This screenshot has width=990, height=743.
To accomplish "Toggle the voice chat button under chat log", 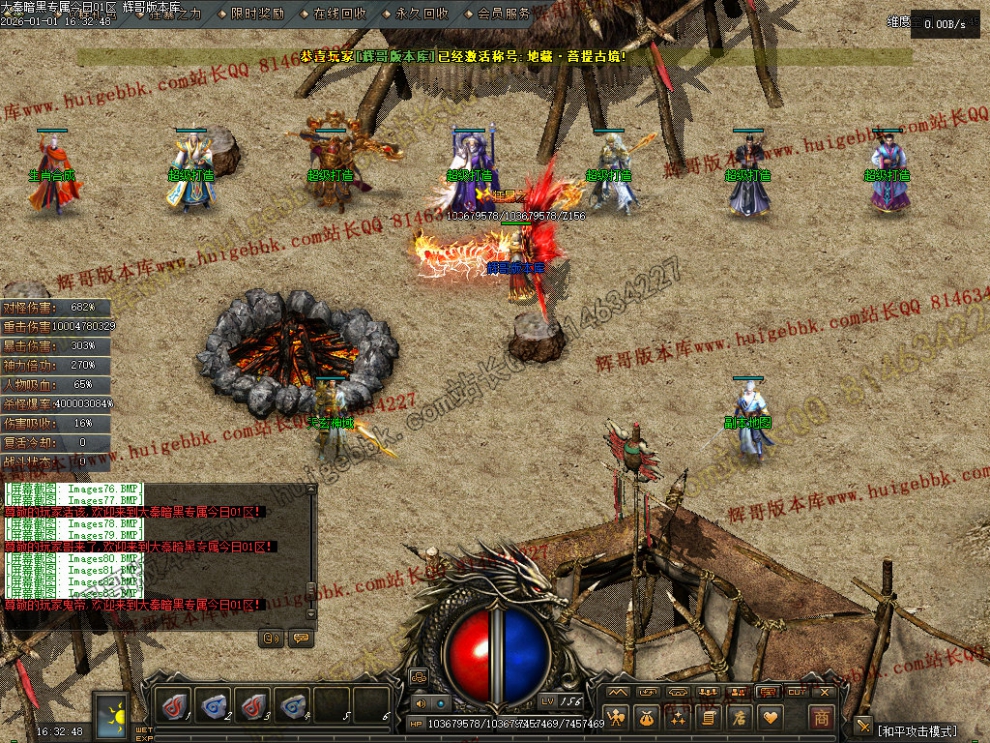I will click(270, 637).
